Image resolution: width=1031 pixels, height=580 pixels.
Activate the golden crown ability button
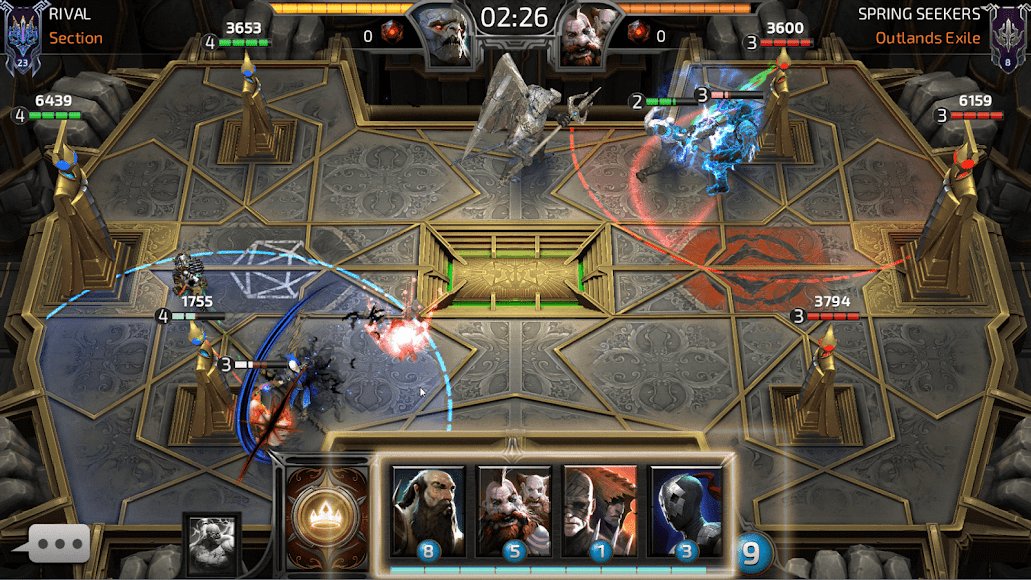pyautogui.click(x=320, y=510)
